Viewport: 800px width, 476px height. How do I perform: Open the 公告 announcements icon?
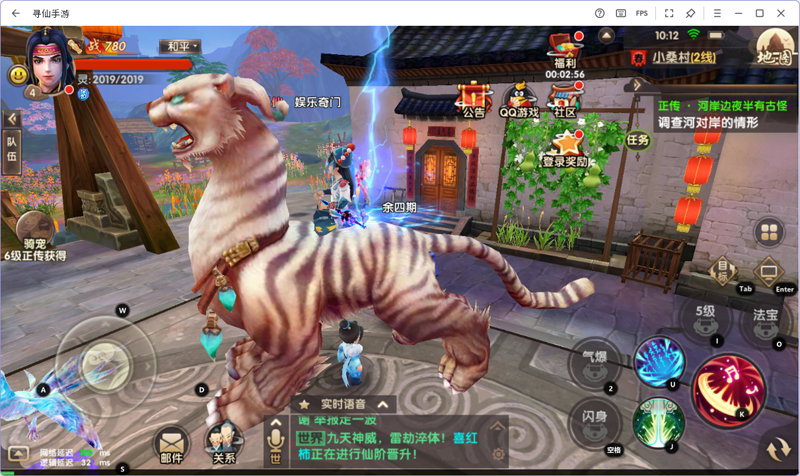[x=473, y=98]
